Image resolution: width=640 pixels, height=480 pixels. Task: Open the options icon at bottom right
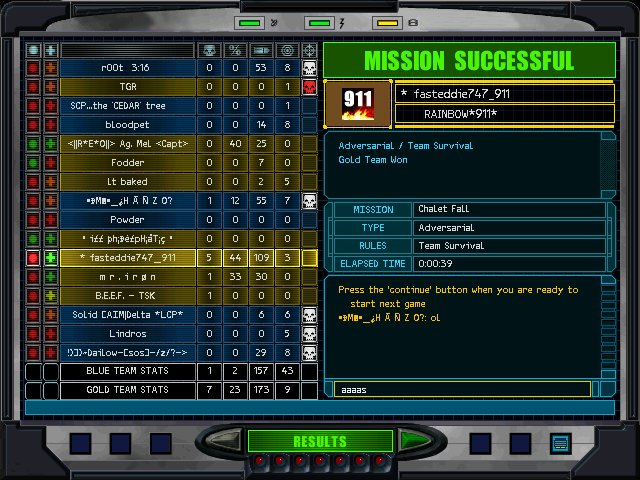pyautogui.click(x=560, y=442)
